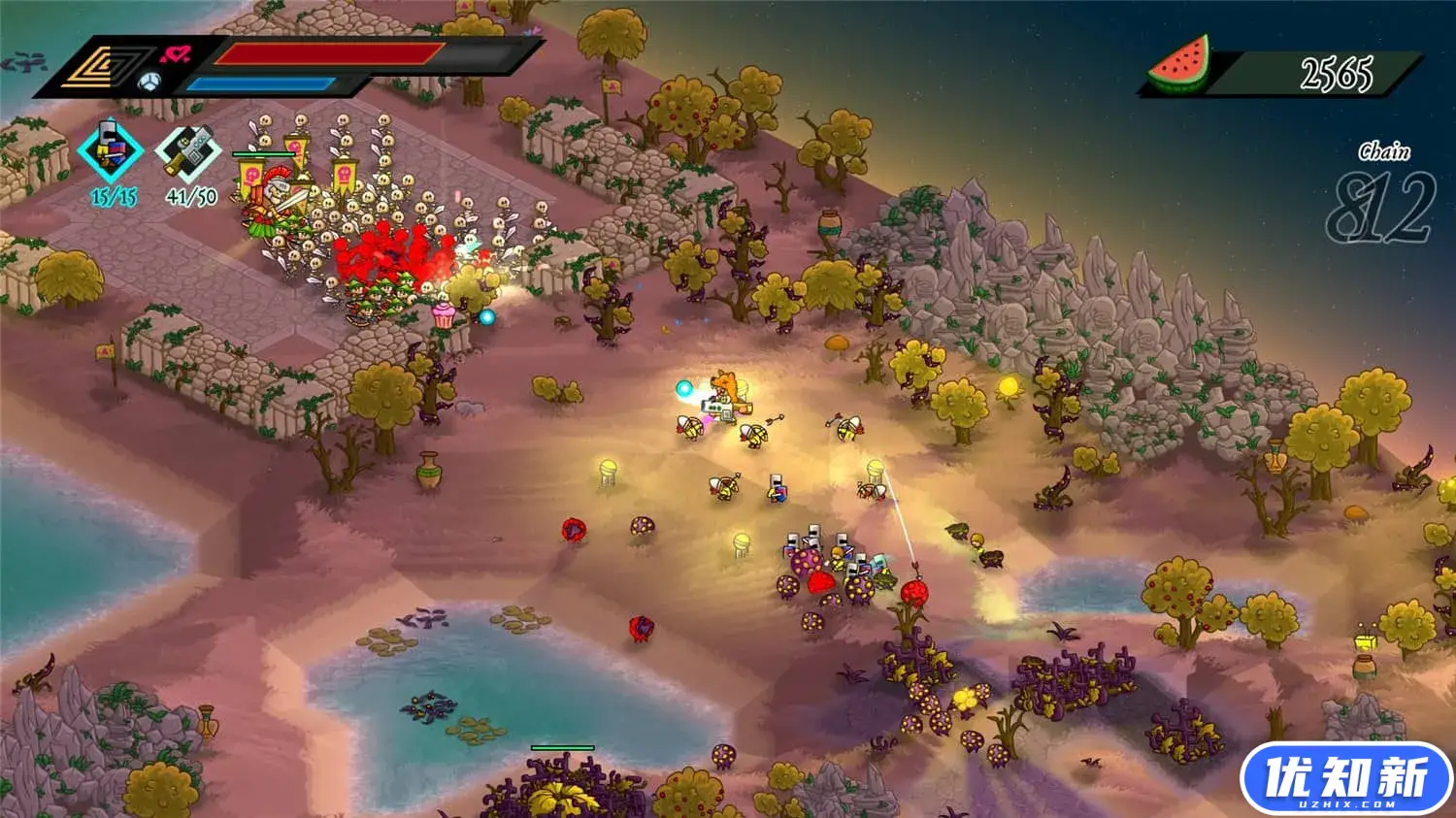Open the blue watermark logo link
Screen dimensions: 1456x818
click(x=1345, y=779)
